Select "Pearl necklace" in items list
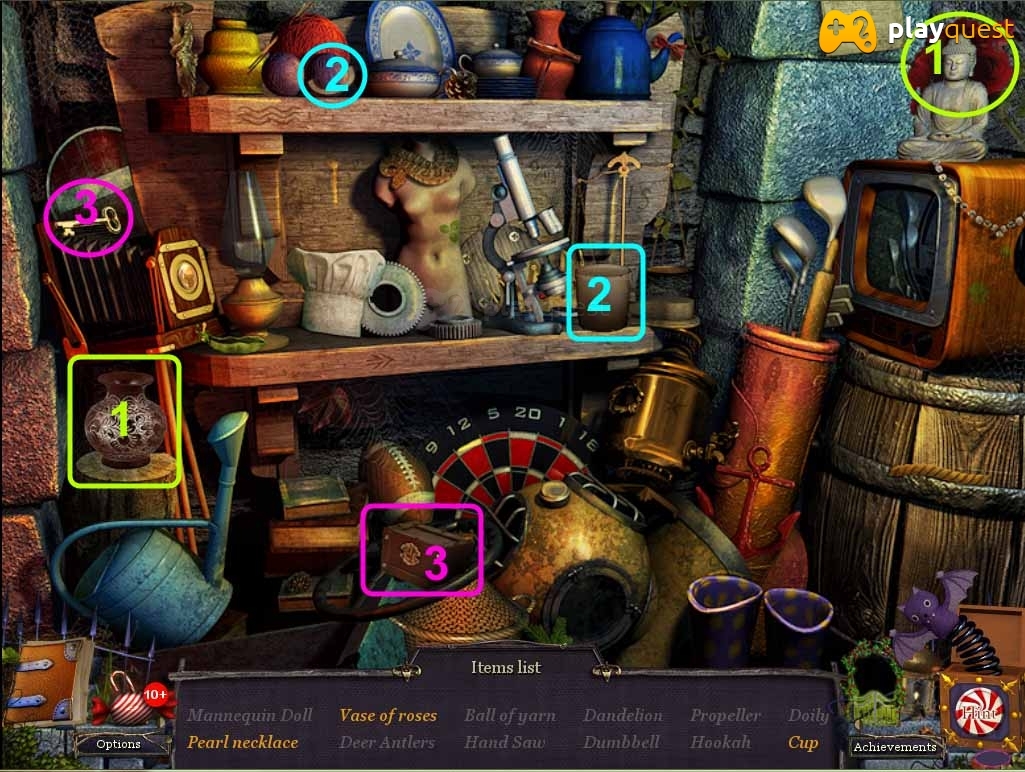Screen dimensions: 1025x772 coord(243,742)
